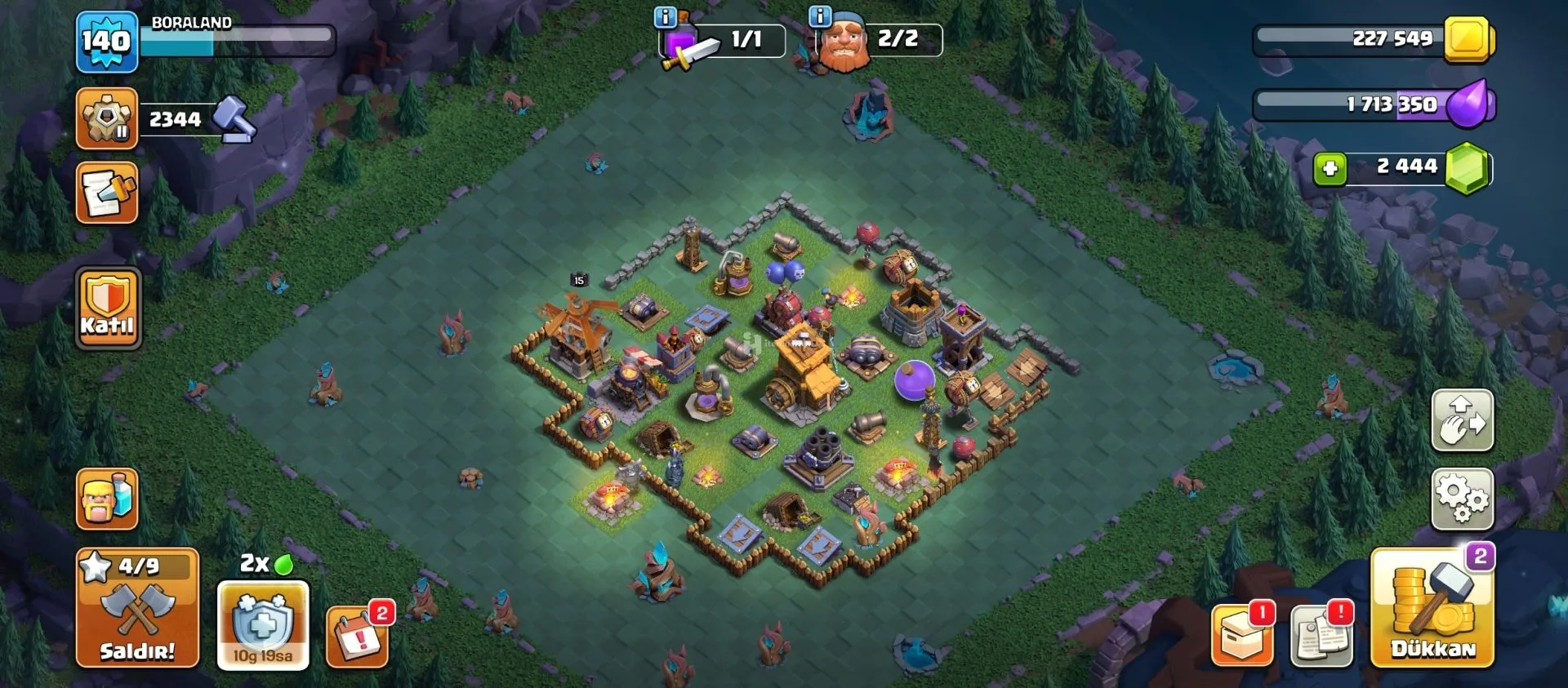Image resolution: width=1568 pixels, height=688 pixels.
Task: Open the settings gears button
Action: click(1462, 499)
